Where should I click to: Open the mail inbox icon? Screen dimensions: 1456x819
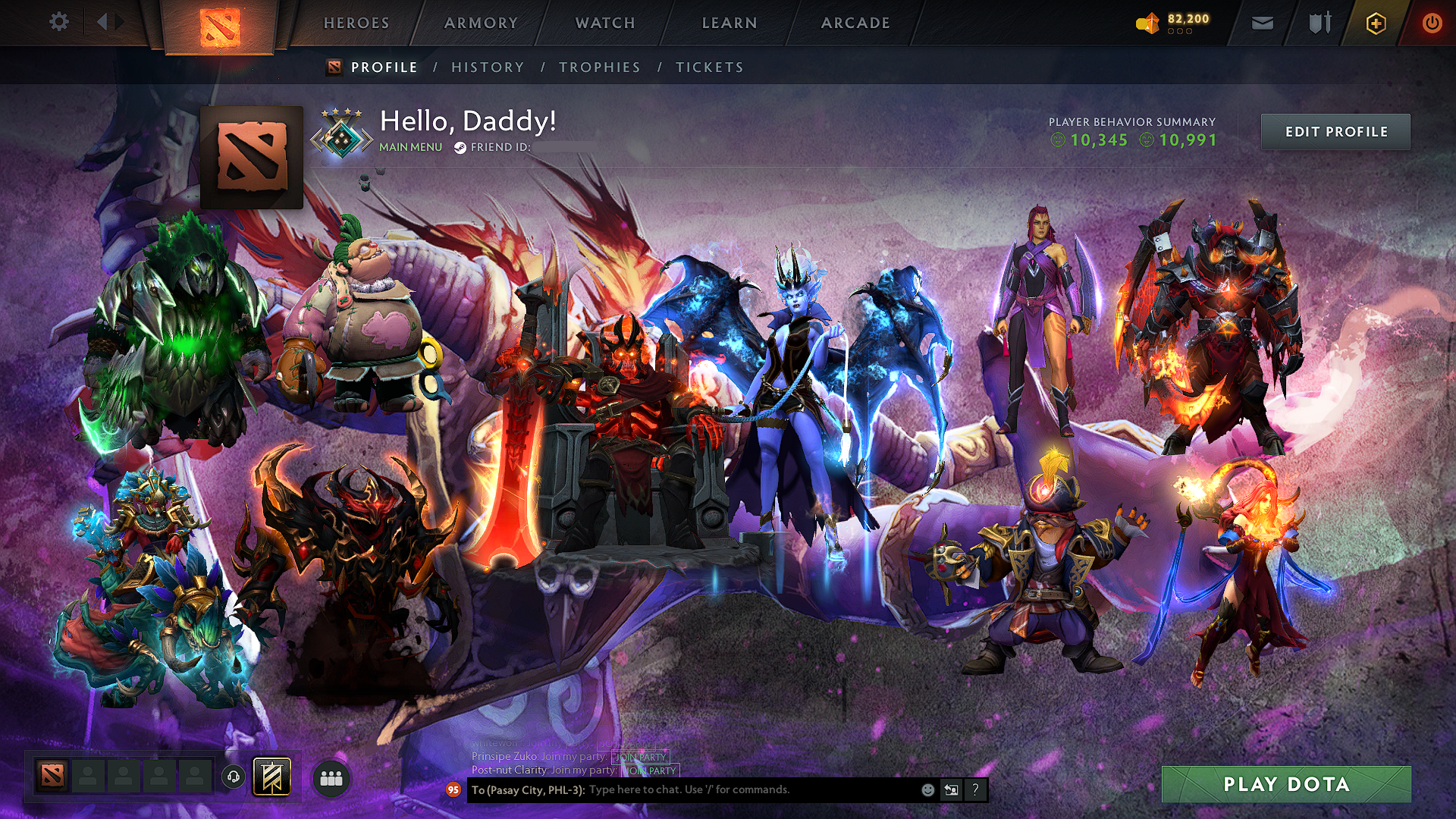tap(1262, 23)
